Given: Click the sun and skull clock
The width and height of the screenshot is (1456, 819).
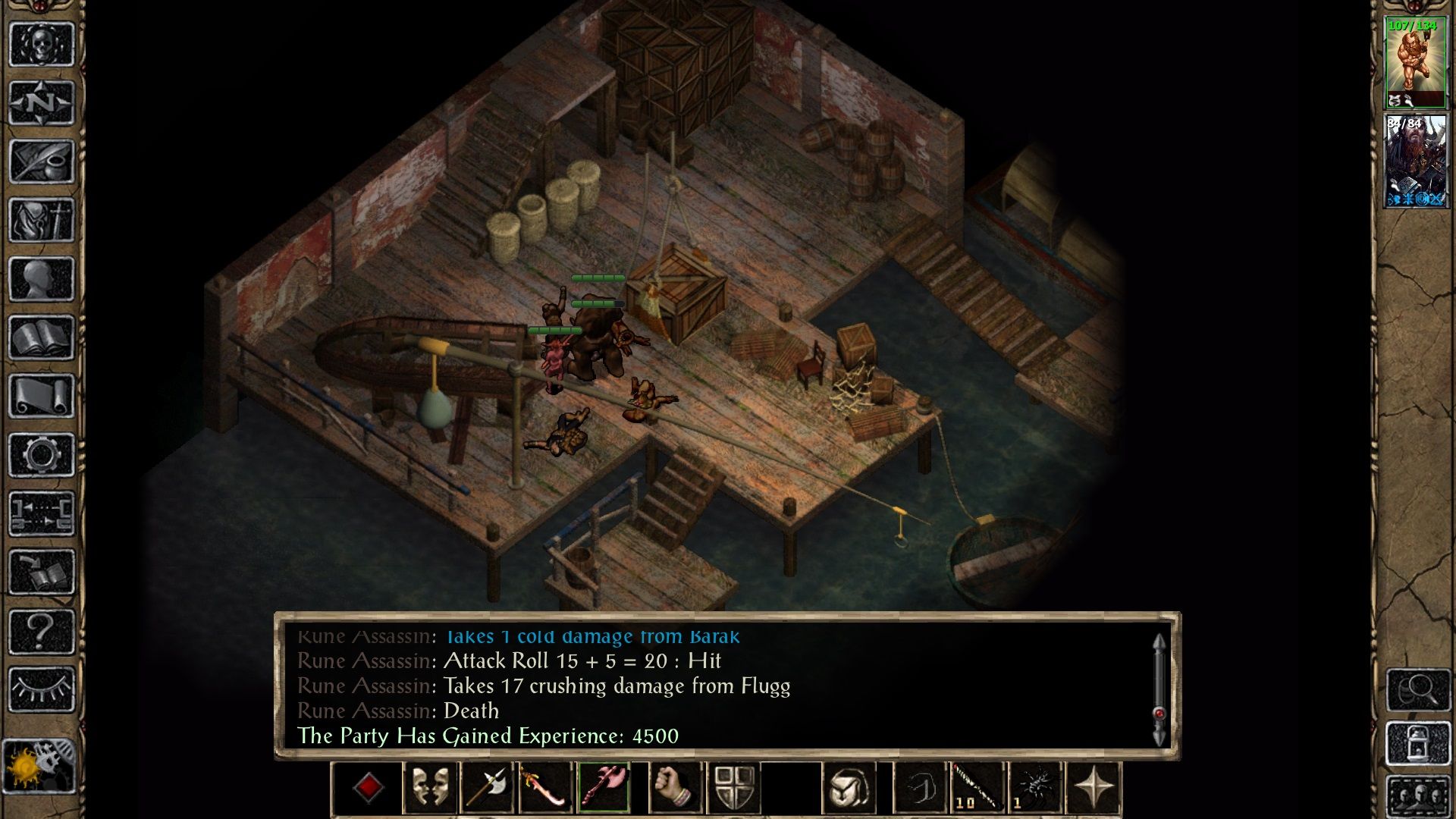Looking at the screenshot, I should pyautogui.click(x=39, y=766).
